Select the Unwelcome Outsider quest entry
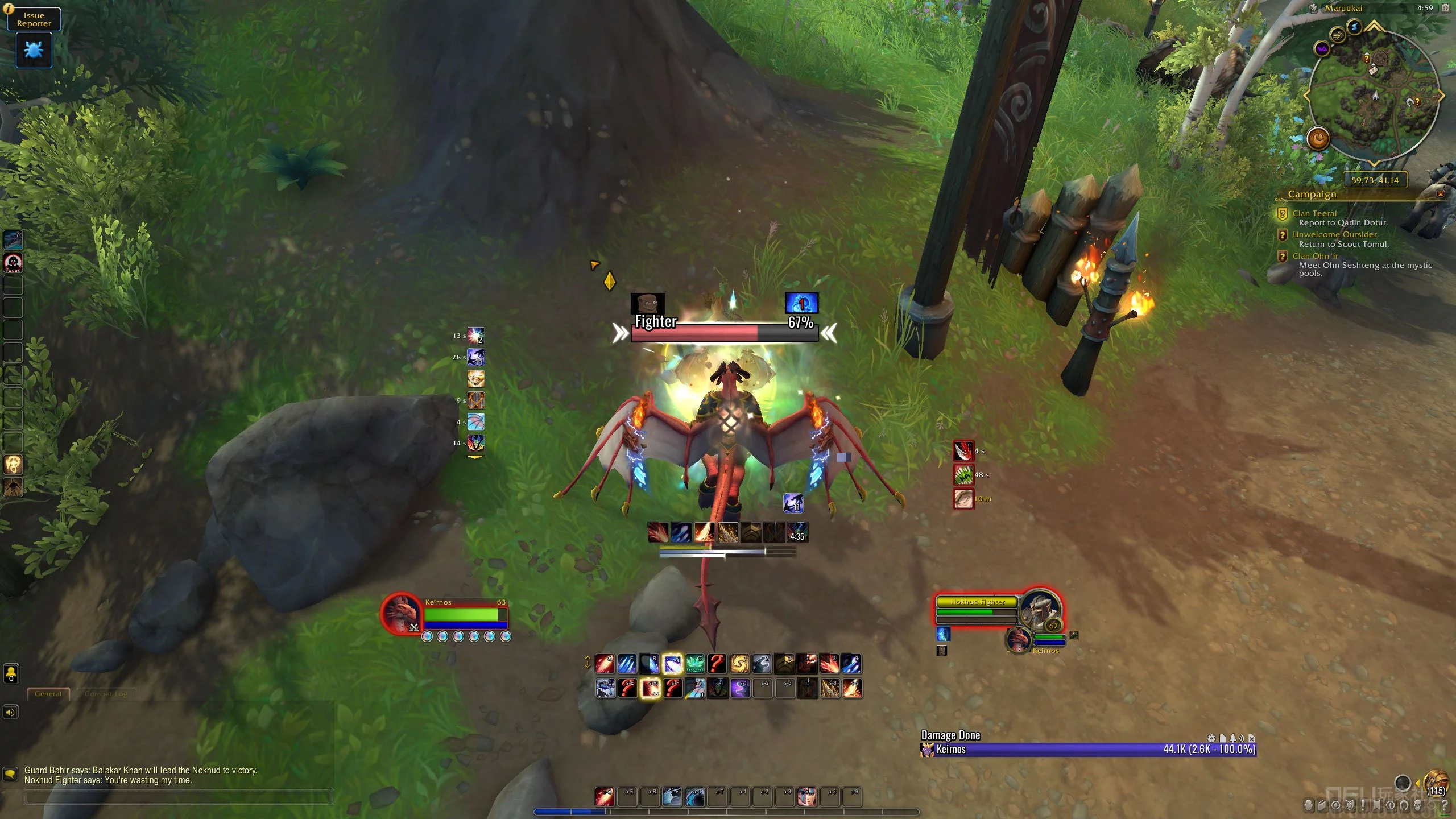The image size is (1456, 819). point(1334,234)
